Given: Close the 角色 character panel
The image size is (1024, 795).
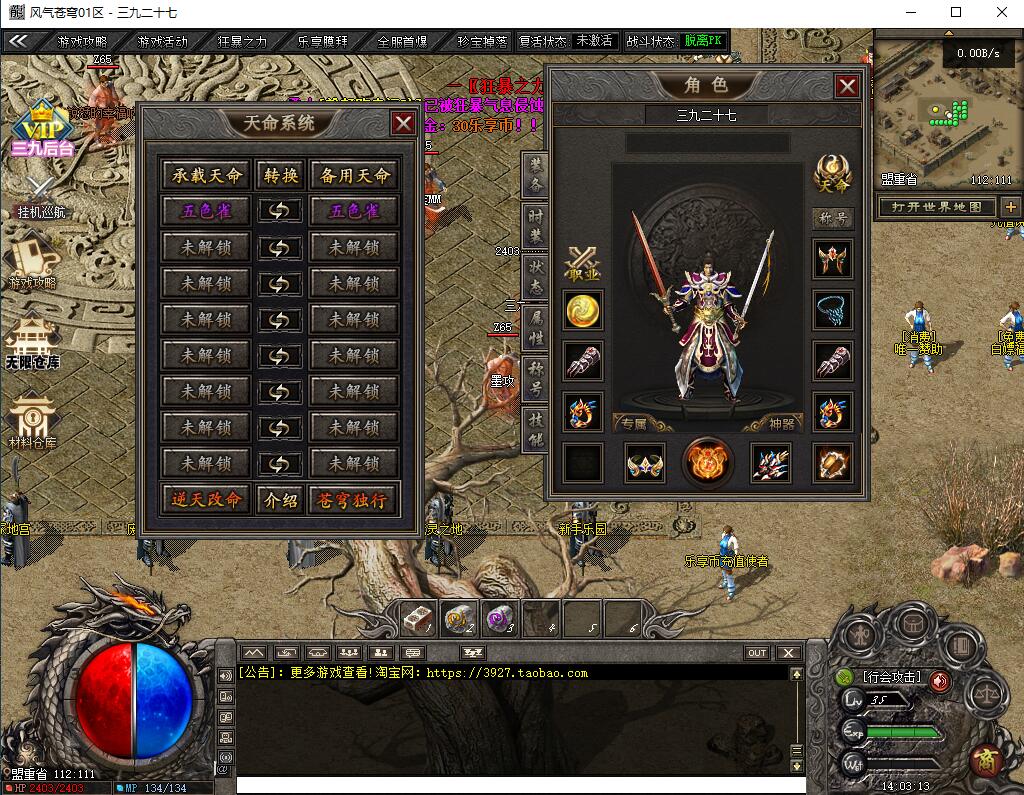Looking at the screenshot, I should pyautogui.click(x=847, y=86).
